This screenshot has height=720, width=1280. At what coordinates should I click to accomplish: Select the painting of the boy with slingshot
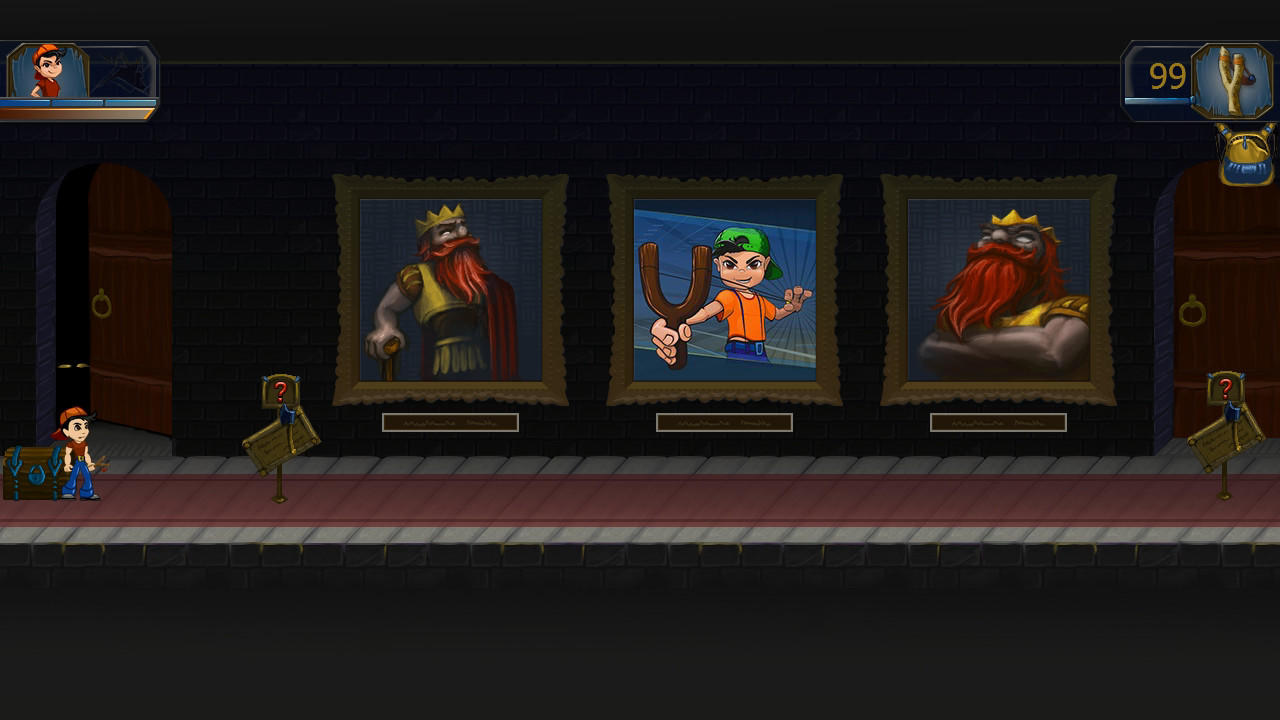(724, 290)
